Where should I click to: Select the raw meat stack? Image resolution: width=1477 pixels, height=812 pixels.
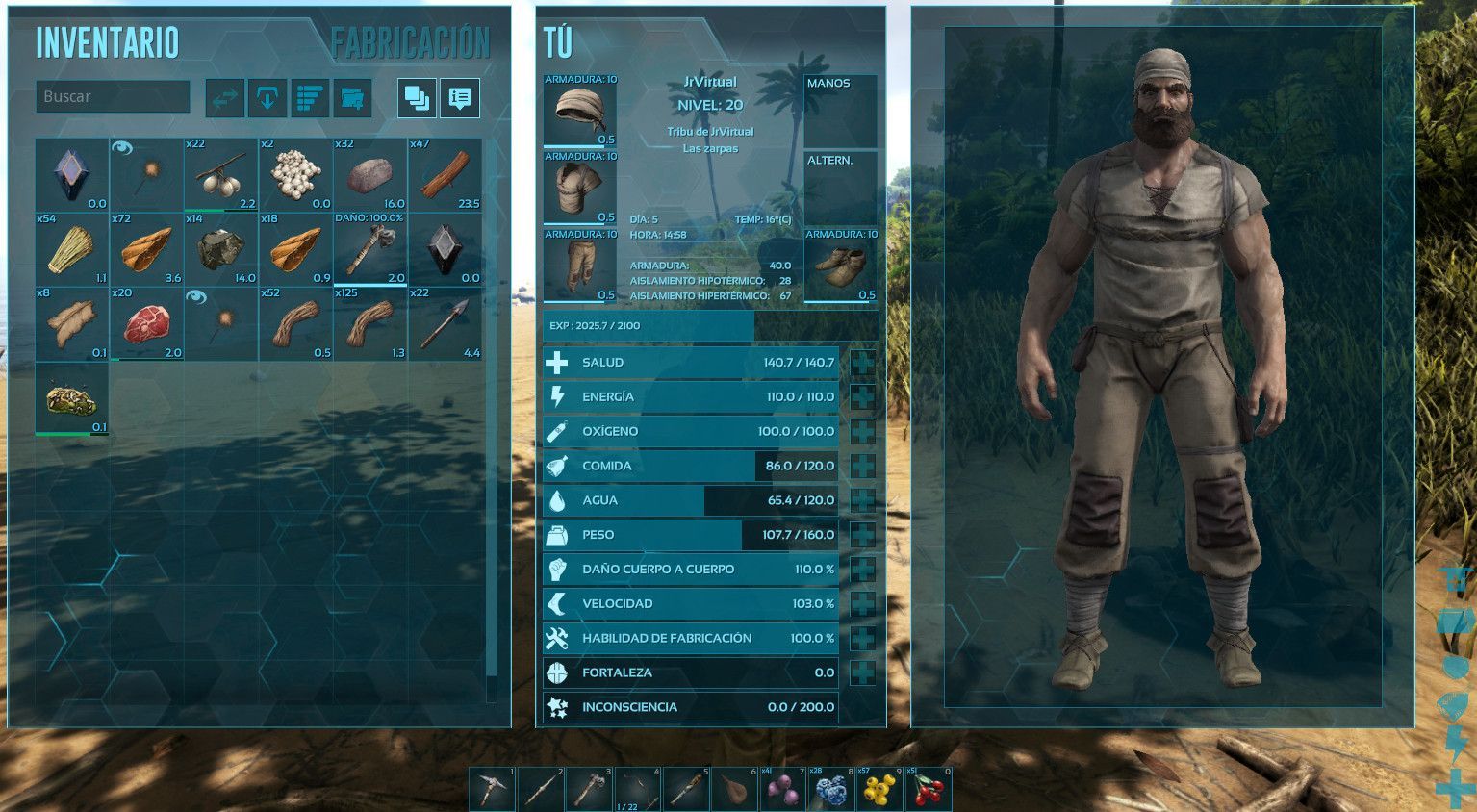pyautogui.click(x=146, y=324)
